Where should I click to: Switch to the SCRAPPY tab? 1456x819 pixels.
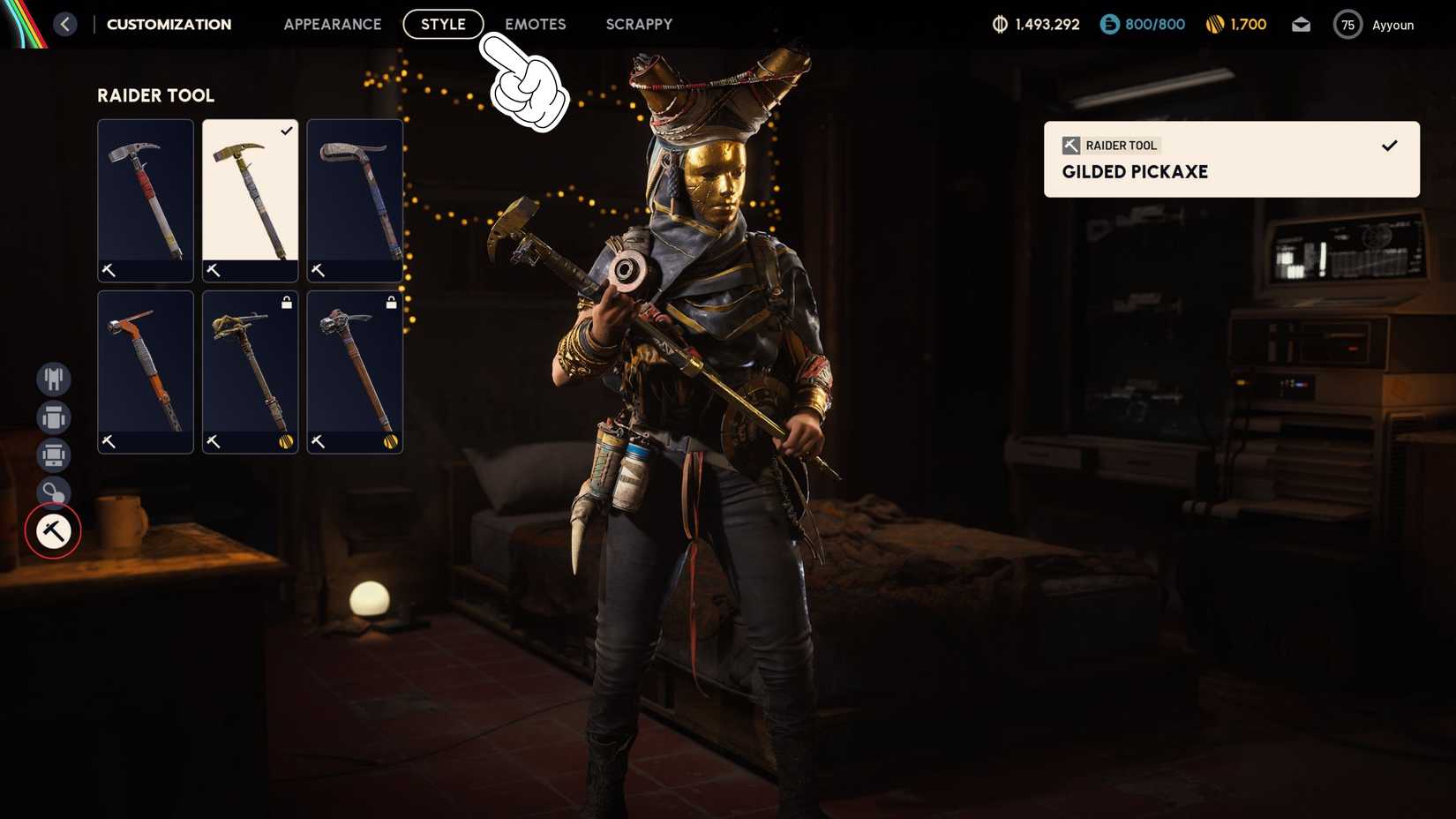pyautogui.click(x=638, y=24)
